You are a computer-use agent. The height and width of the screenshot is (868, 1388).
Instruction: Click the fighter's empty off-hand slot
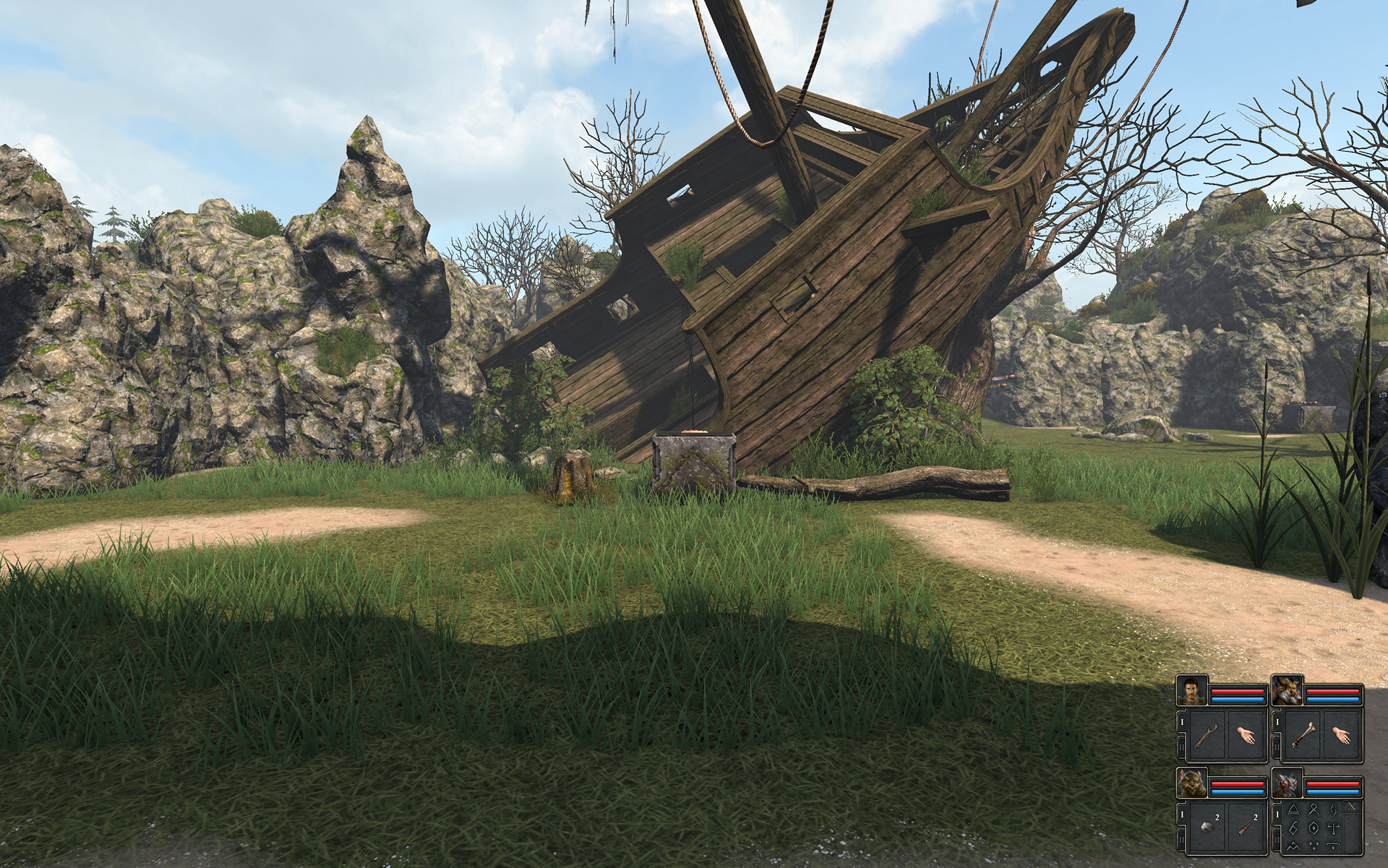click(x=1244, y=736)
